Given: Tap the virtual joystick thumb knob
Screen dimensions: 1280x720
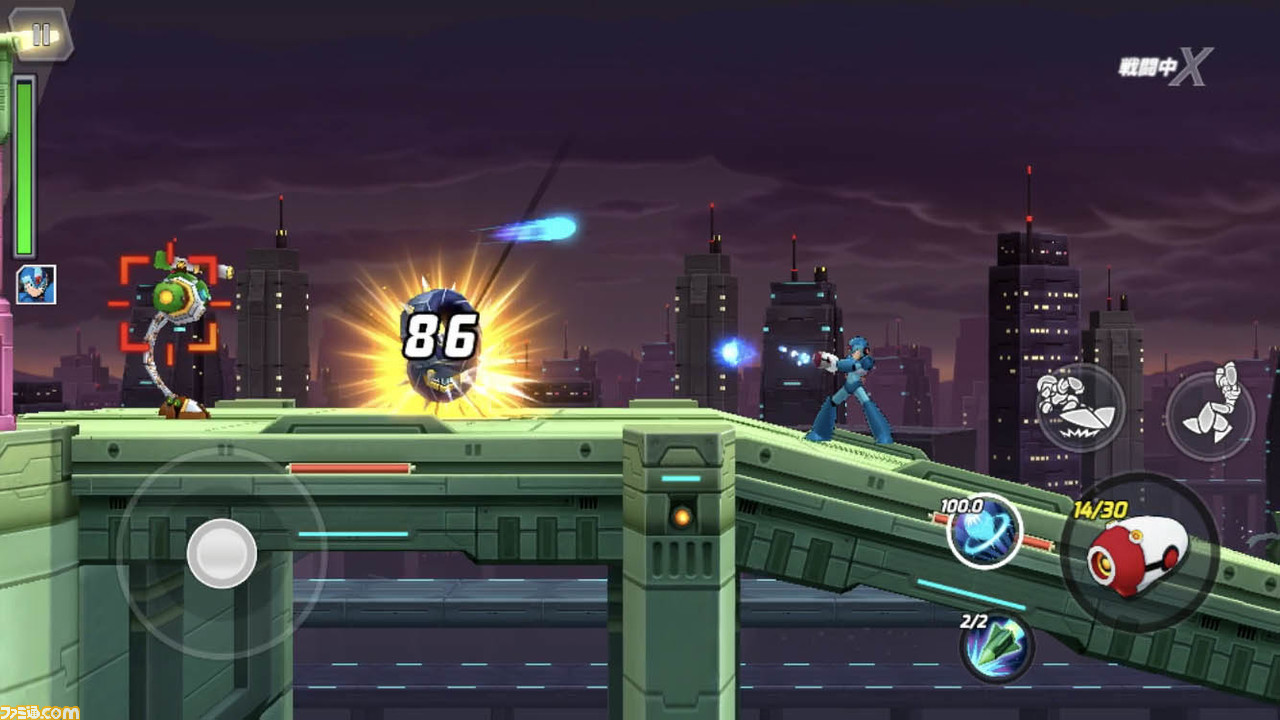Looking at the screenshot, I should 221,553.
